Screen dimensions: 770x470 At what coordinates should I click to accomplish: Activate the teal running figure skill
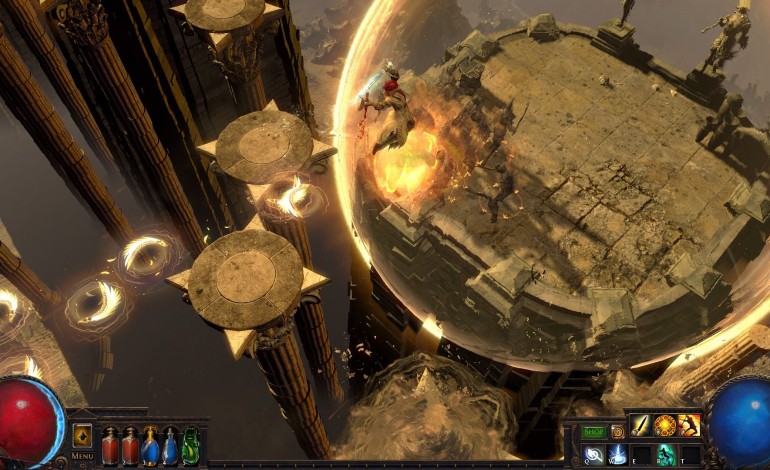tap(665, 455)
